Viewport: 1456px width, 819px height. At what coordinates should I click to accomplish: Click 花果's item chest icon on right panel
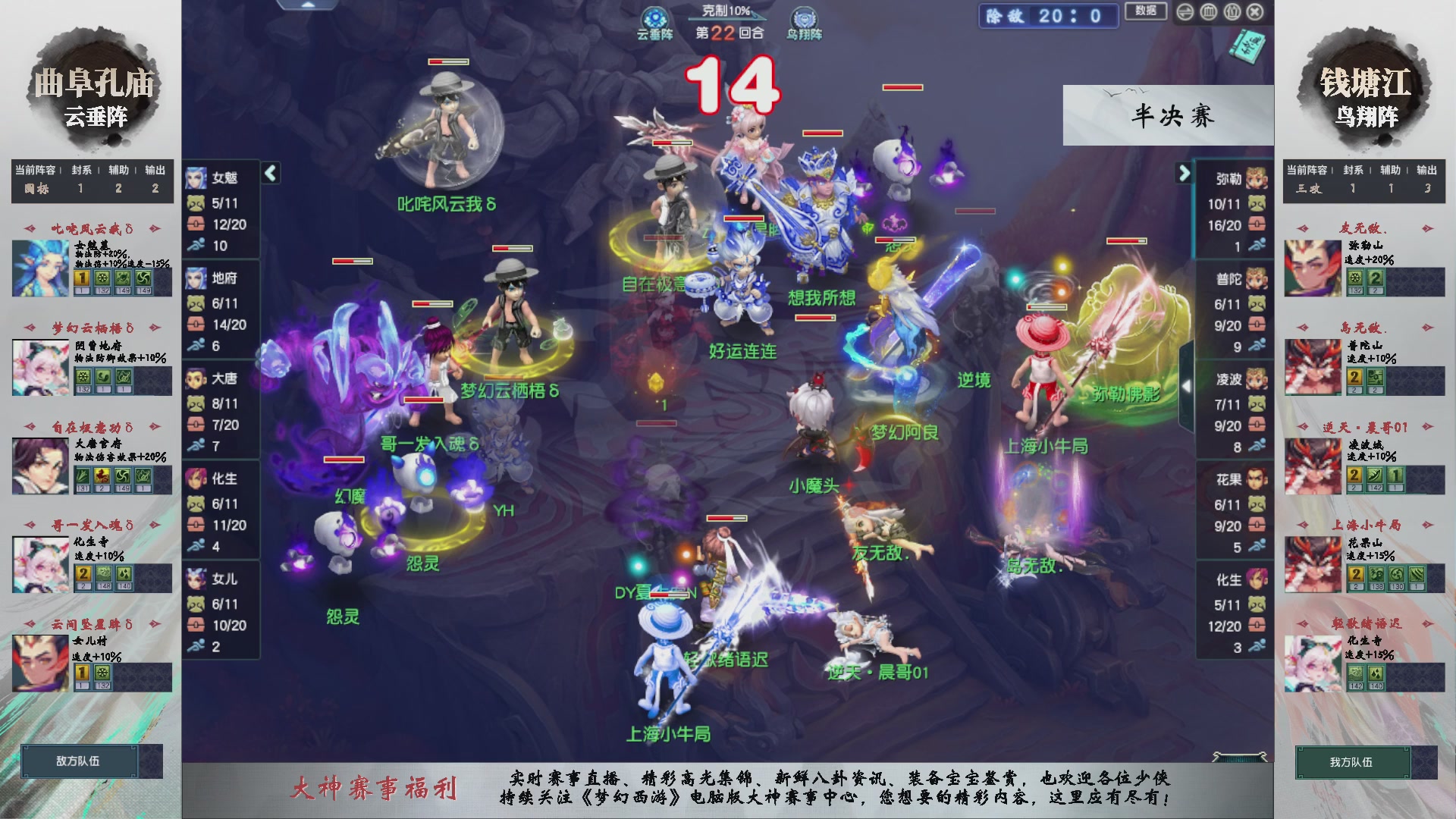coord(1255,526)
